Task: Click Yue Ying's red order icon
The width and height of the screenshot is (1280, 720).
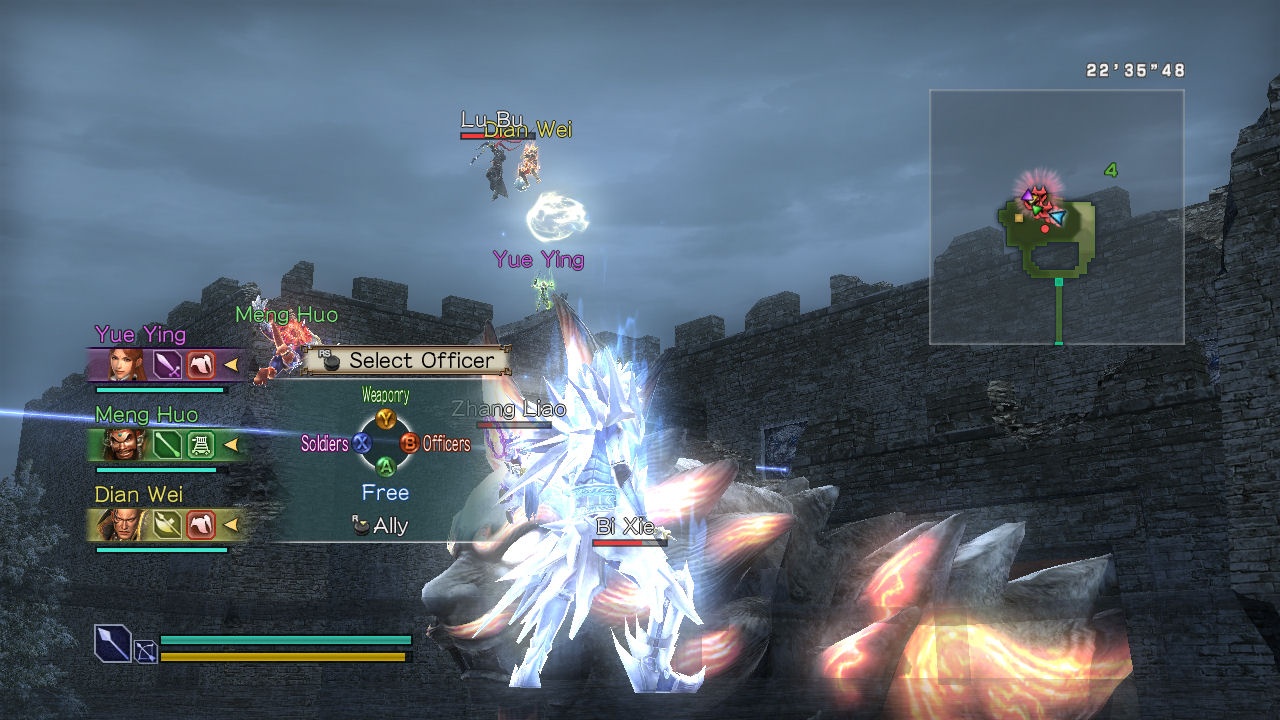Action: [x=201, y=365]
